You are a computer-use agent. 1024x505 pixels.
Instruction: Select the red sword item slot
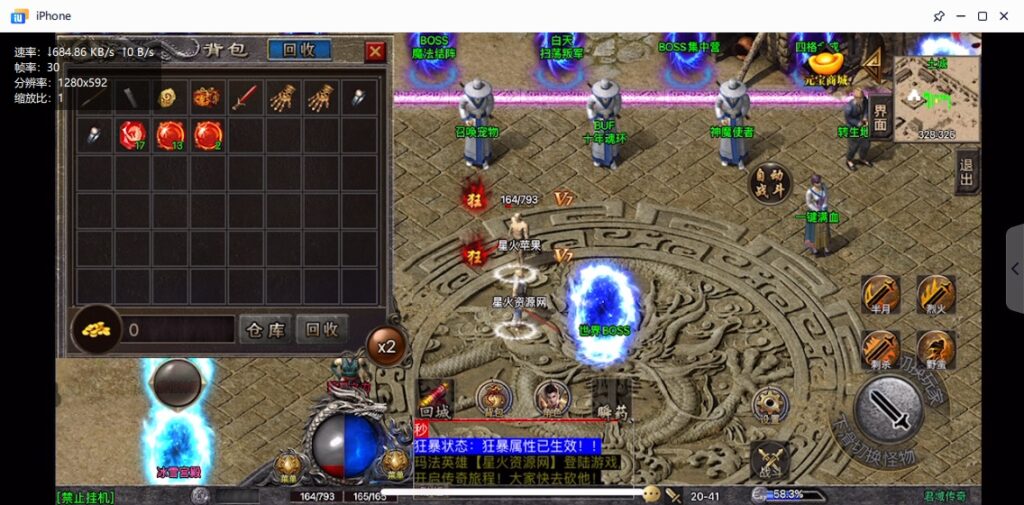click(247, 97)
